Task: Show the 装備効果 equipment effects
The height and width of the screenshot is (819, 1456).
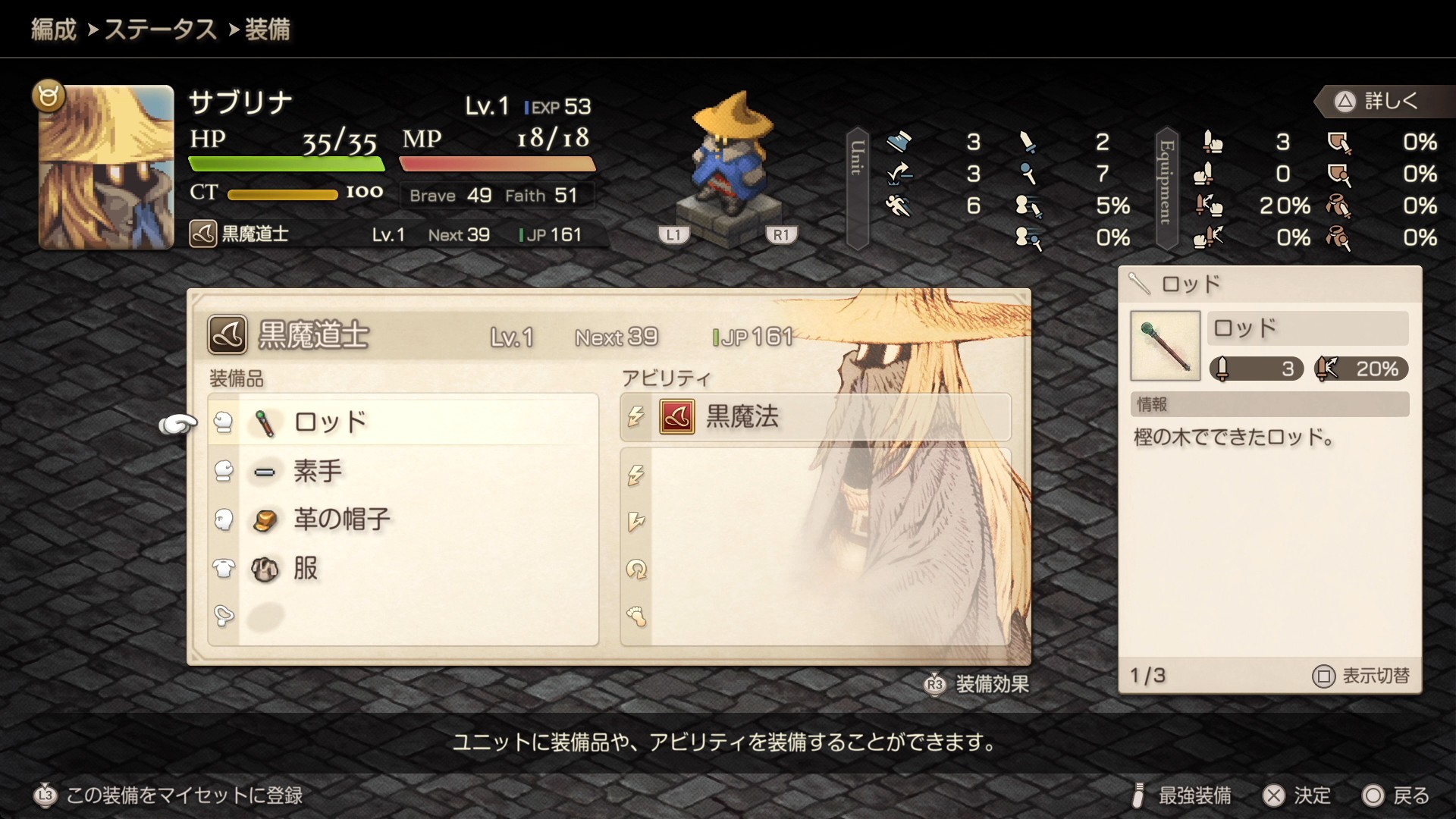Action: tap(977, 684)
